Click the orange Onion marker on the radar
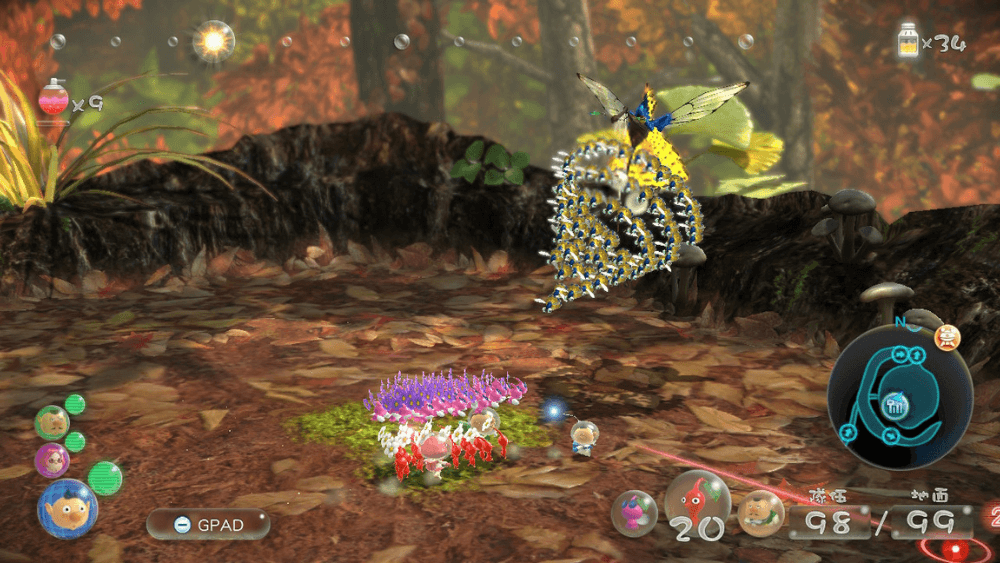This screenshot has height=563, width=1000. (945, 338)
